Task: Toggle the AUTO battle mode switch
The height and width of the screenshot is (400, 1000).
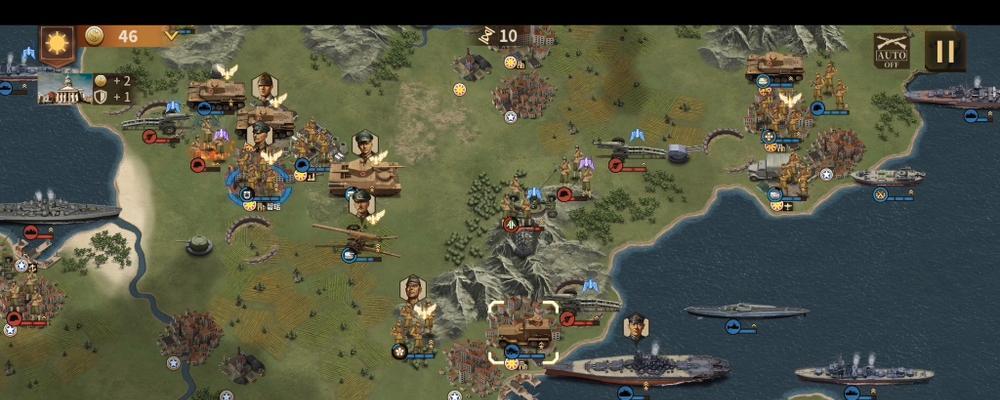Action: (x=891, y=51)
